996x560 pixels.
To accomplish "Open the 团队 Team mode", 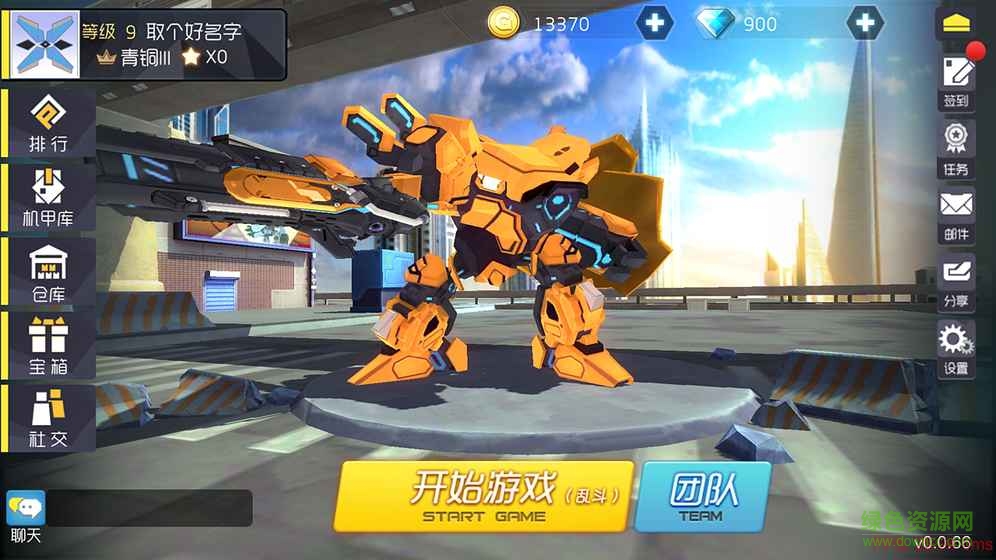I will coord(702,496).
